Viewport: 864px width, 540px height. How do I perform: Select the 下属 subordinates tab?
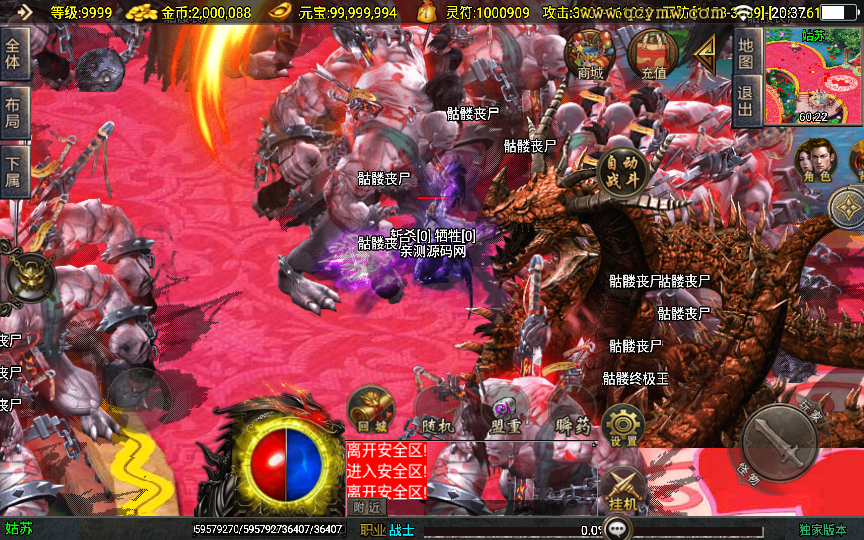[13, 172]
